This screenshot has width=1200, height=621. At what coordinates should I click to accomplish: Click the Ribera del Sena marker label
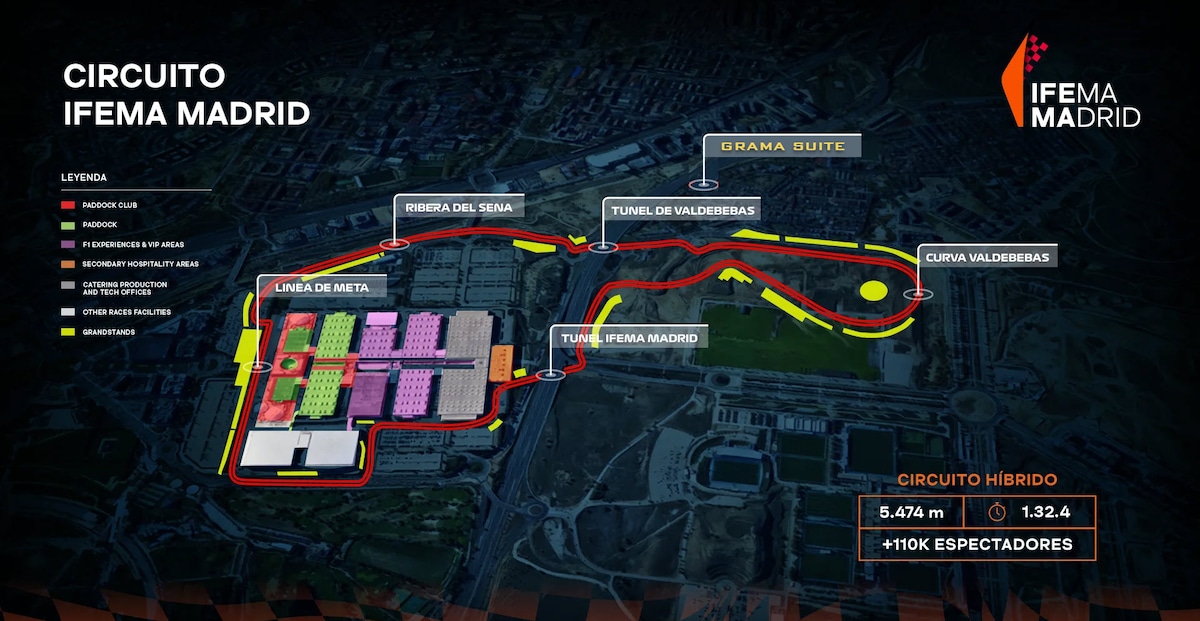pos(459,208)
